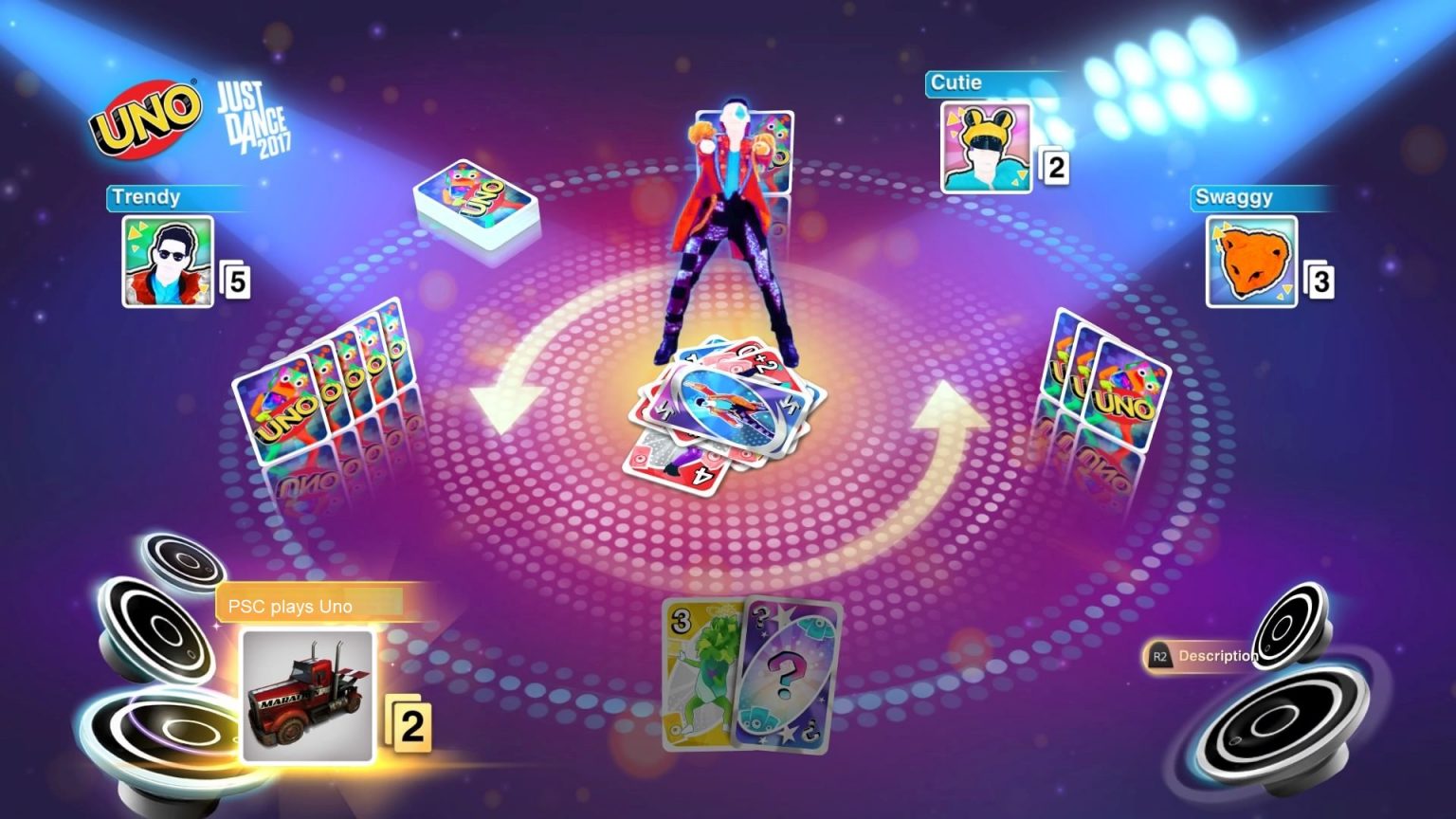Click the Description button in the bottom-right

[x=1217, y=655]
